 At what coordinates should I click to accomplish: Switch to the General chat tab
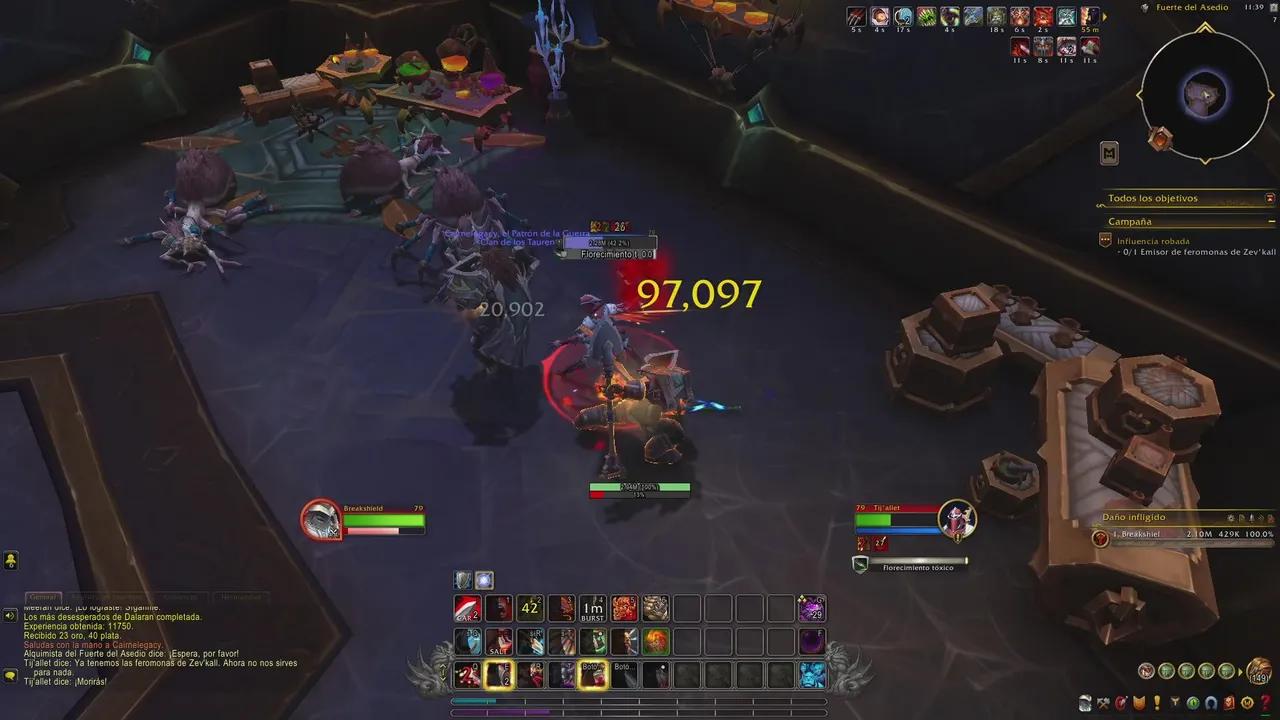pyautogui.click(x=42, y=596)
